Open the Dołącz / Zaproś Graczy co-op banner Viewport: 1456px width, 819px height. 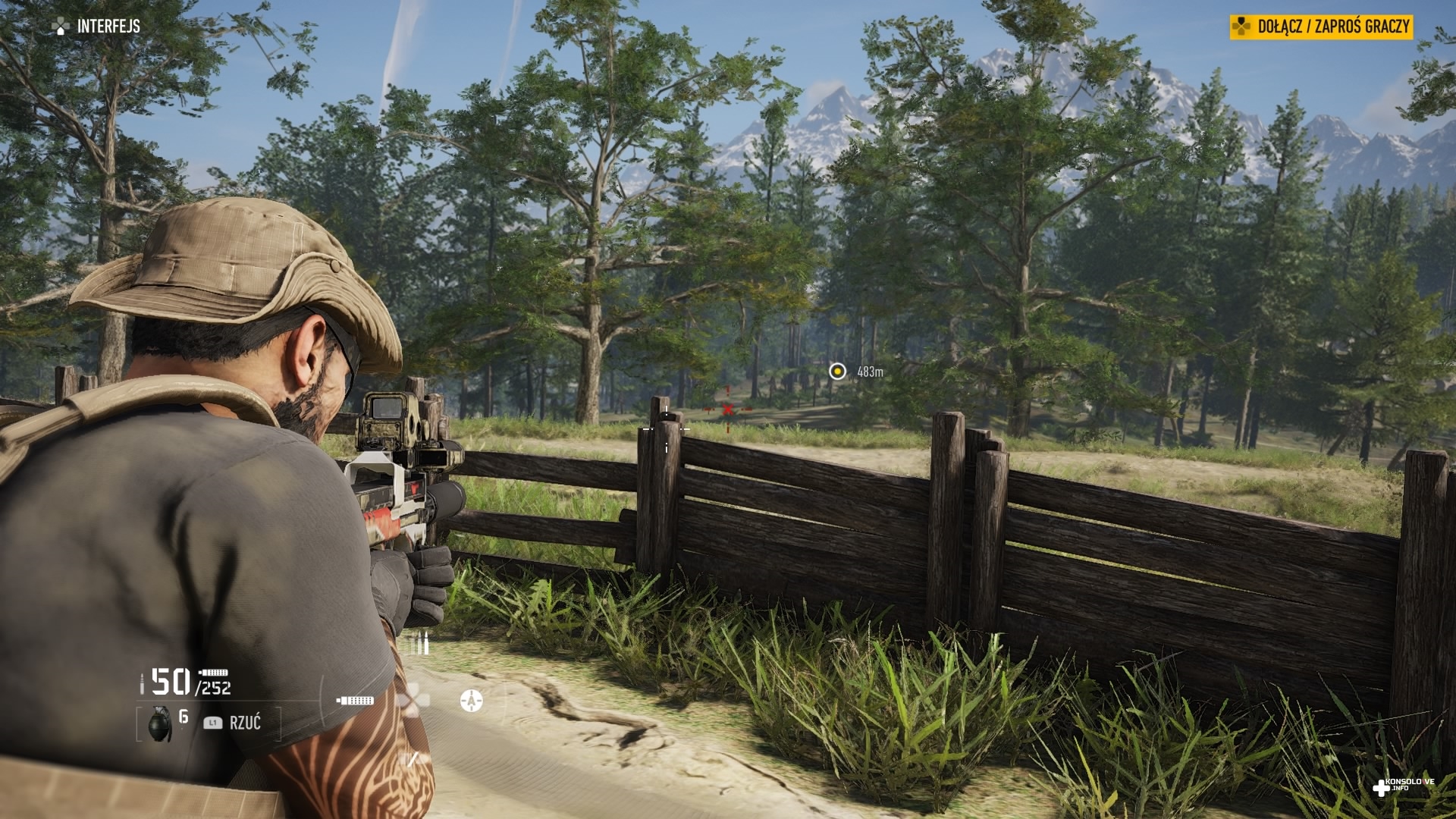click(x=1321, y=27)
